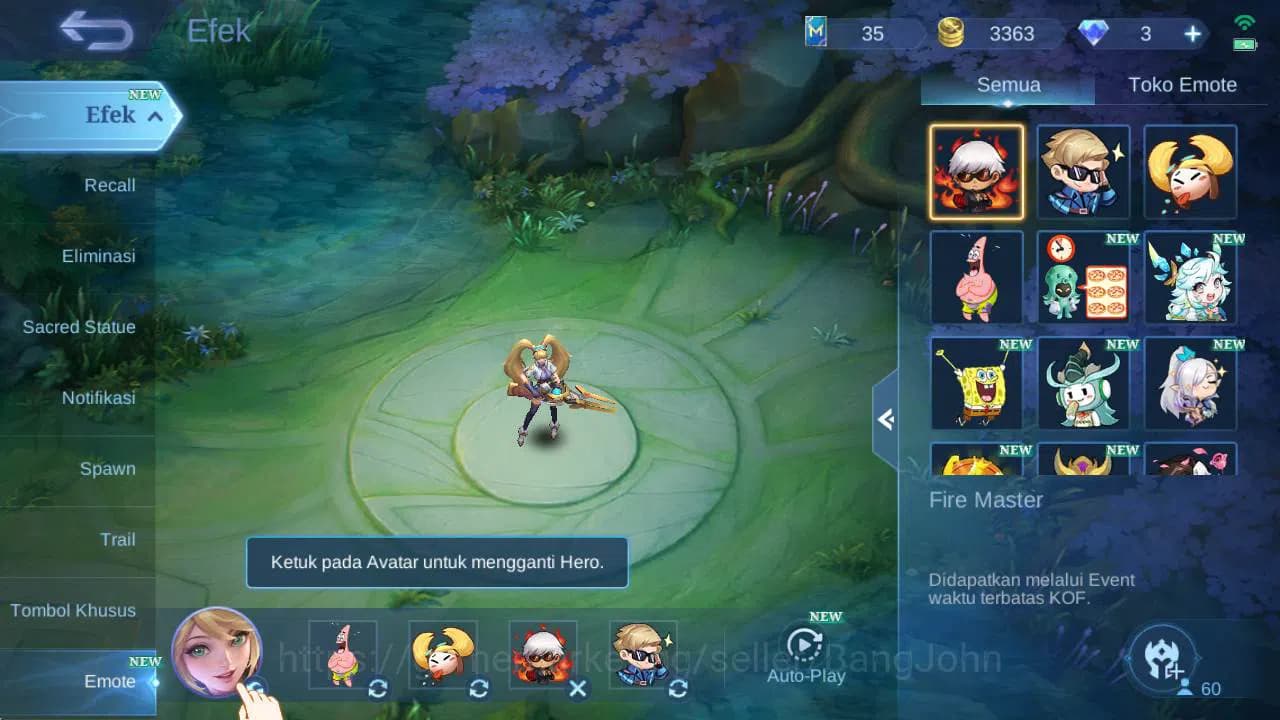
Task: Switch to the Toko Emote tab
Action: coord(1183,85)
